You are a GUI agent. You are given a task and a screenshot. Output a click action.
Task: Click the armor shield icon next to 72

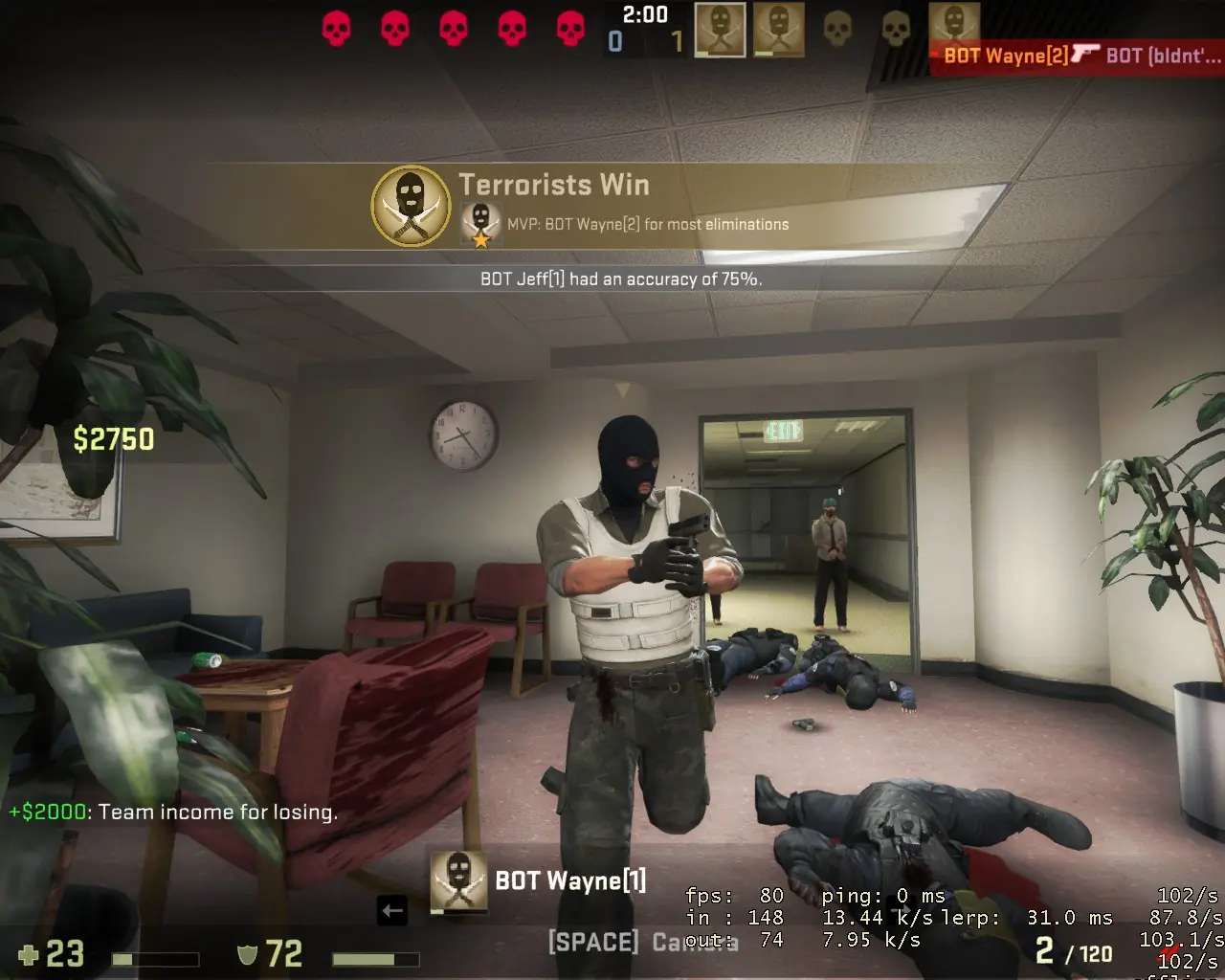[247, 955]
